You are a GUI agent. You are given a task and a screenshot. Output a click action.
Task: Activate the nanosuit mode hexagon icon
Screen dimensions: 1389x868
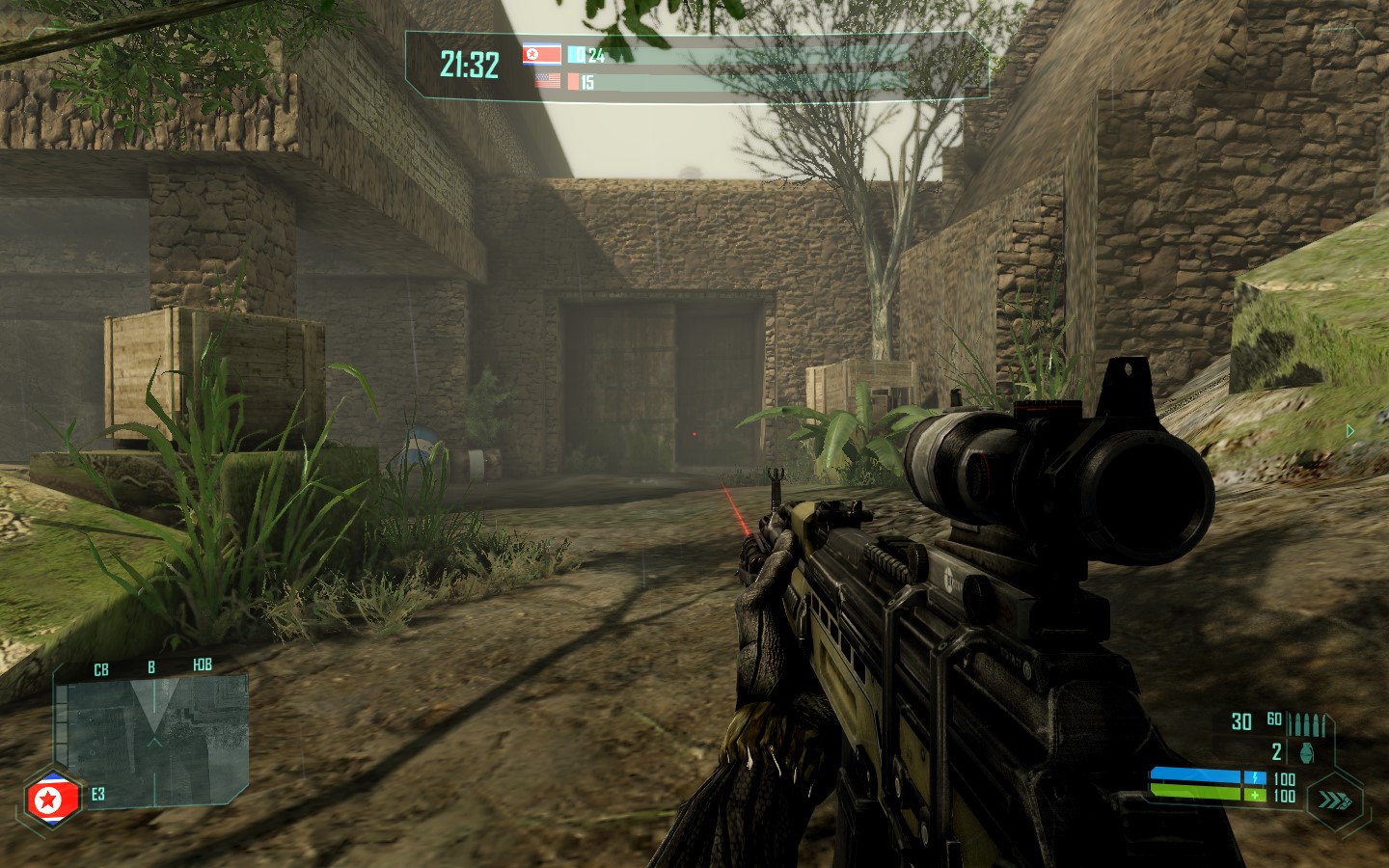point(1338,800)
